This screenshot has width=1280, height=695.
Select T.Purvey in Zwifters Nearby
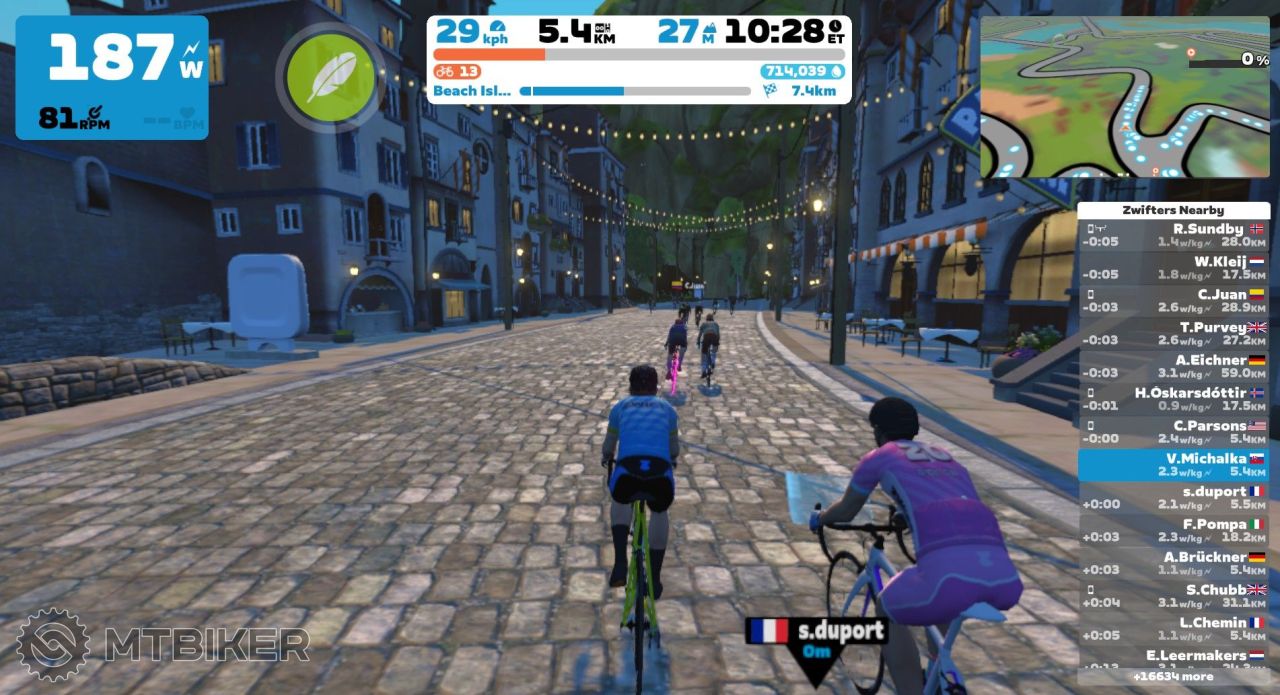pos(1173,334)
